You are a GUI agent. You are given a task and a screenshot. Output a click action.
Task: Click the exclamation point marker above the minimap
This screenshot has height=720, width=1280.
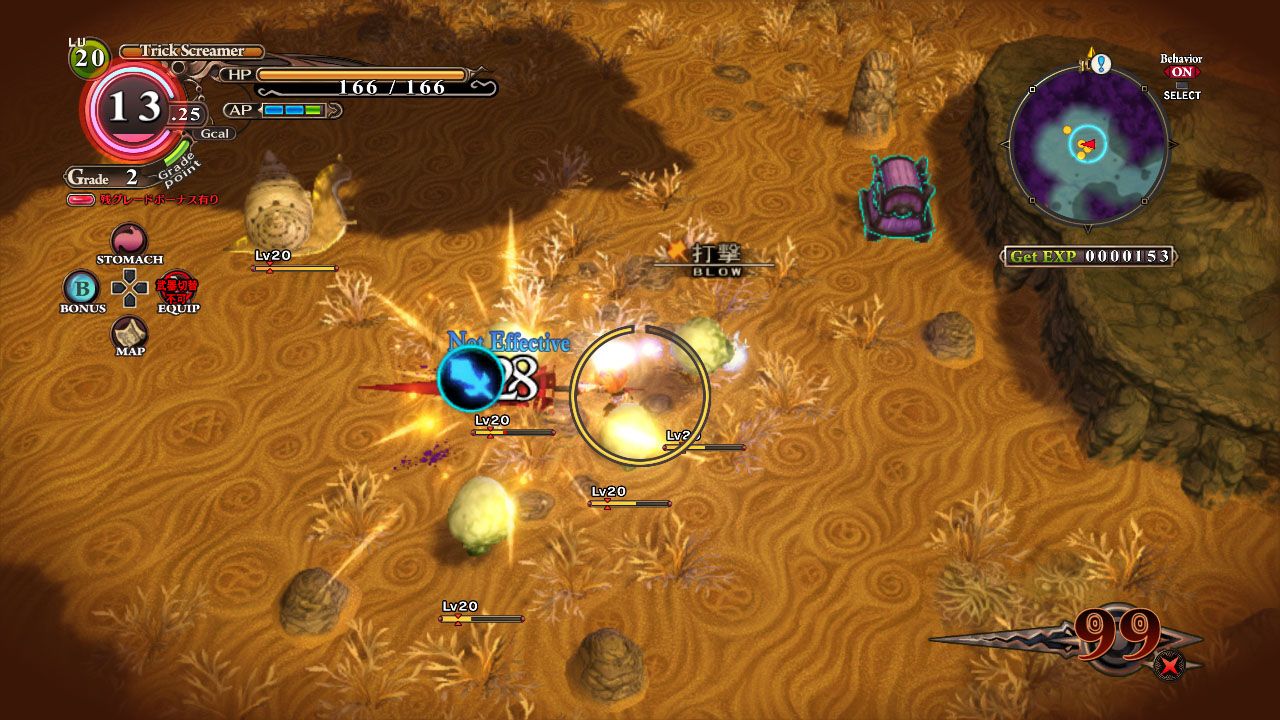point(1101,62)
